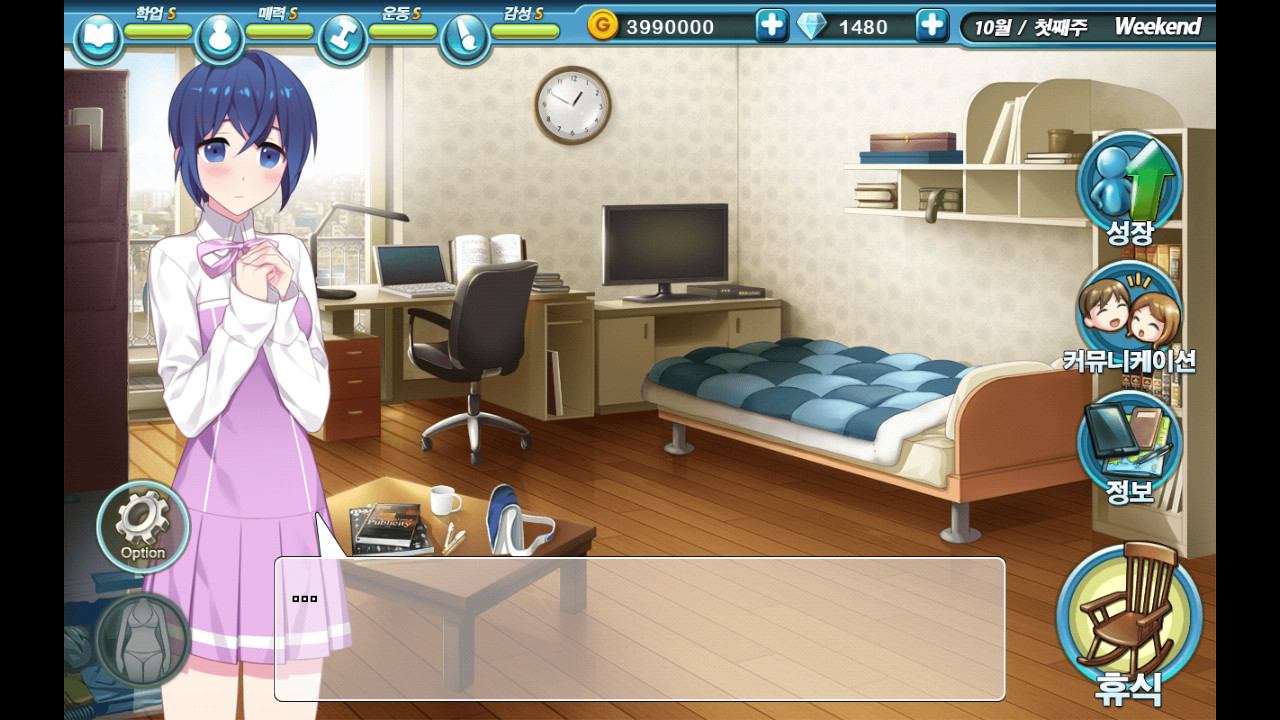
Task: Add gold with the plus button
Action: pos(771,25)
